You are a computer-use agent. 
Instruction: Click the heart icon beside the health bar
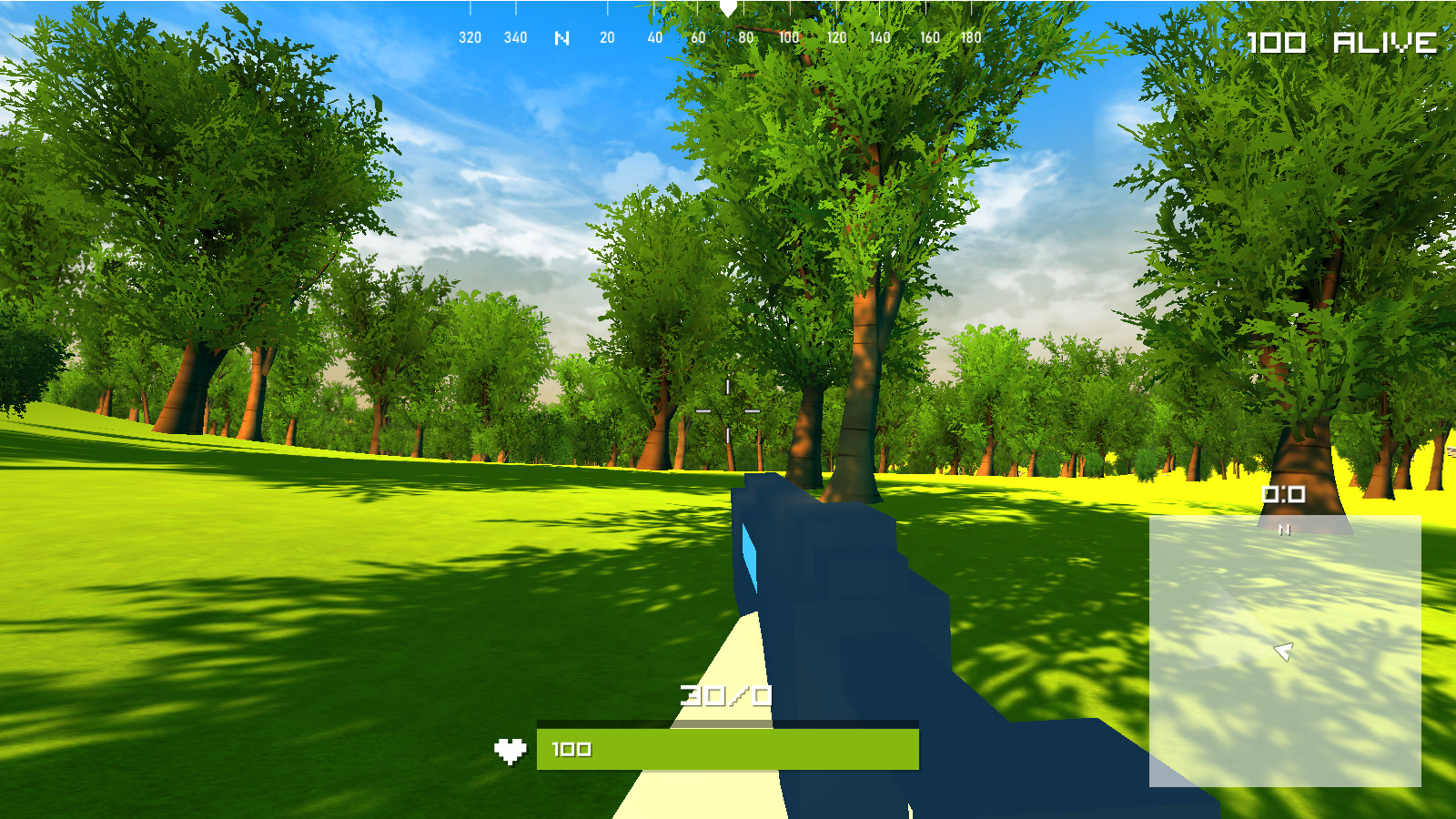pos(511,749)
